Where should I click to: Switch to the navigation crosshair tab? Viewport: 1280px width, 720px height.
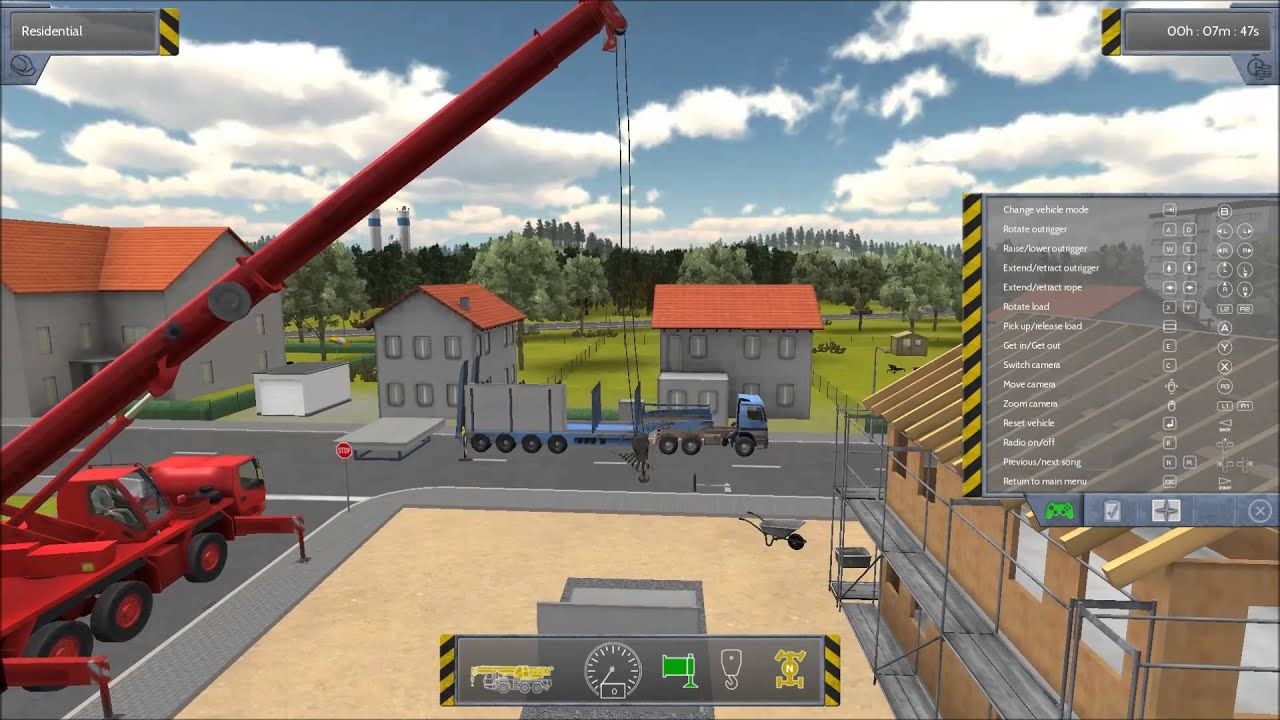point(1165,510)
